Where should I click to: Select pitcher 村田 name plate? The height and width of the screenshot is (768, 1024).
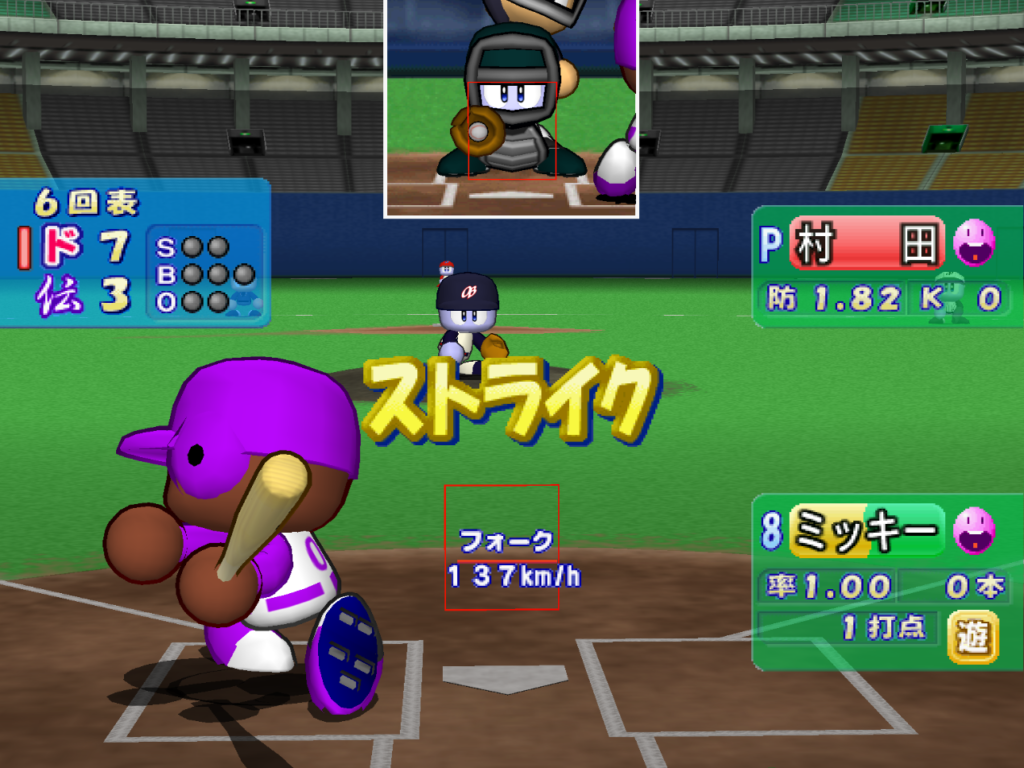tap(866, 244)
